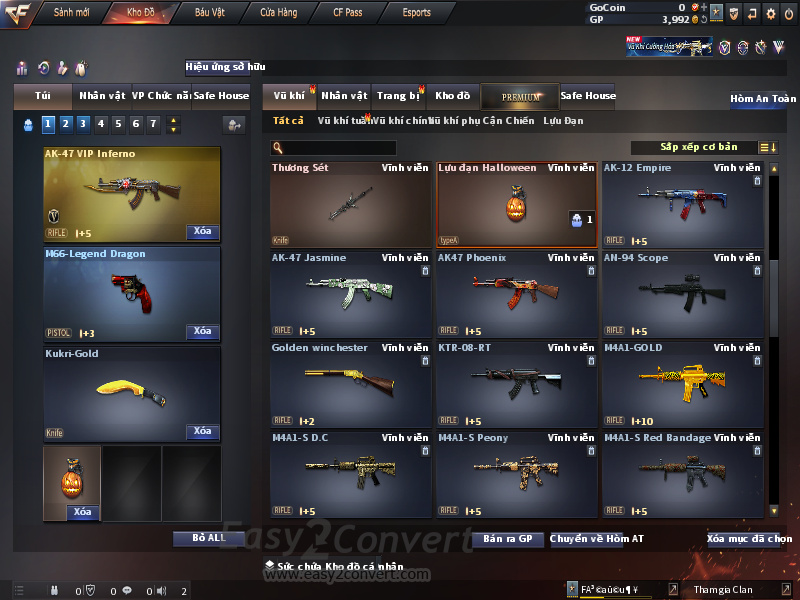
Task: Open the Cửa Hàng shop tab
Action: (278, 13)
